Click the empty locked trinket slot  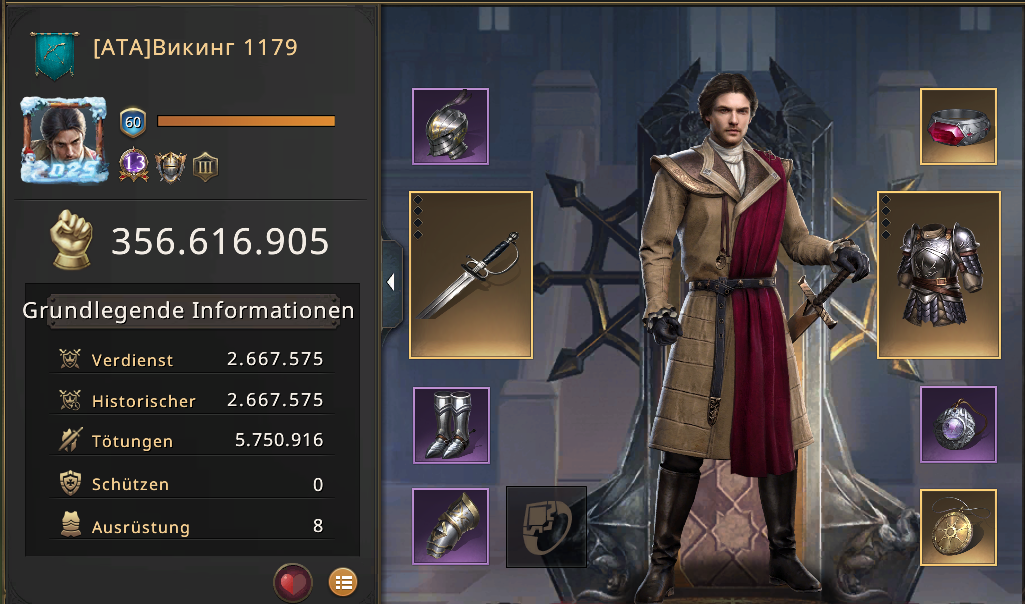(x=546, y=526)
